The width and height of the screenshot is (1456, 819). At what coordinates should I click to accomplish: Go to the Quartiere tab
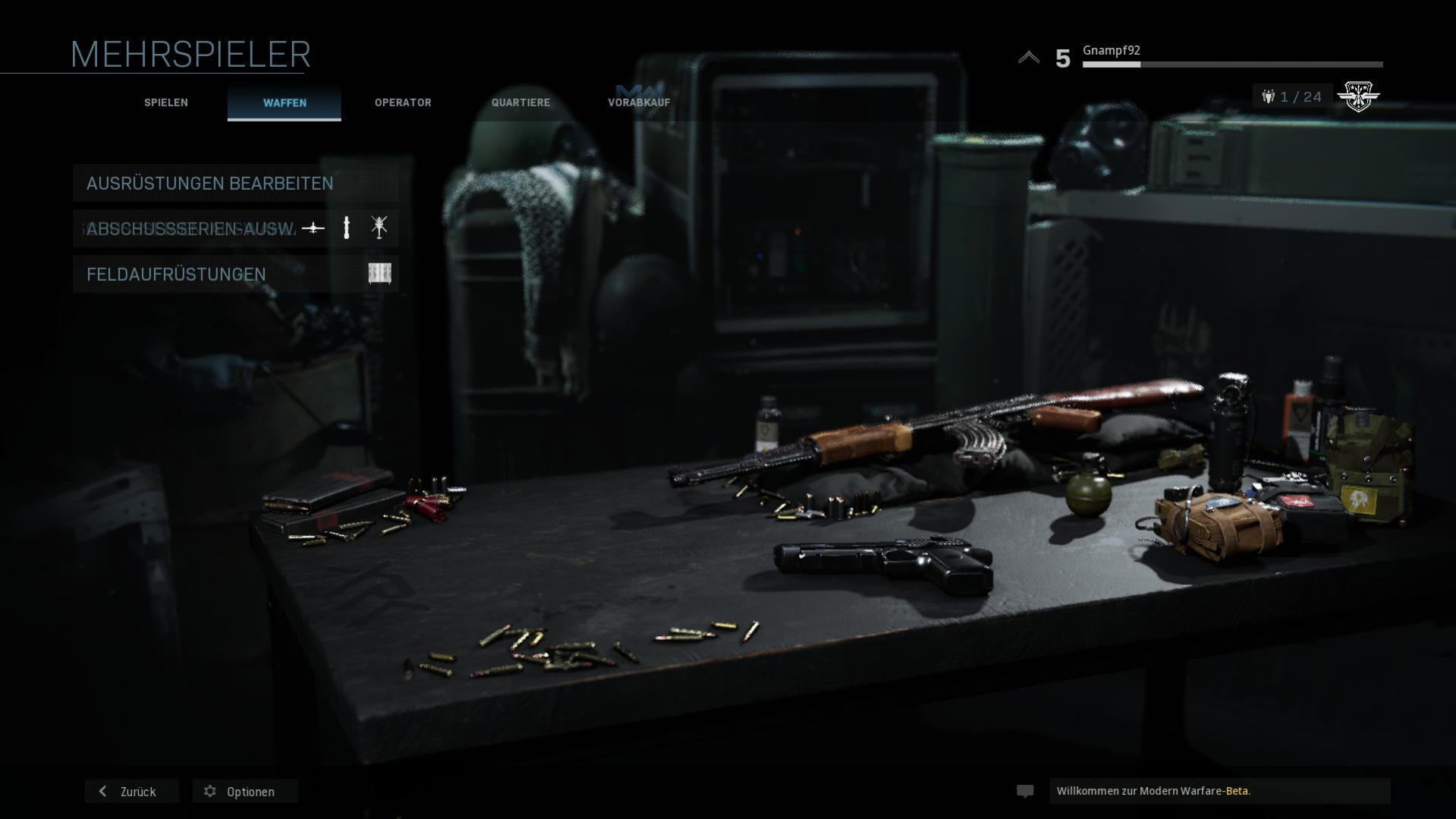click(x=520, y=102)
